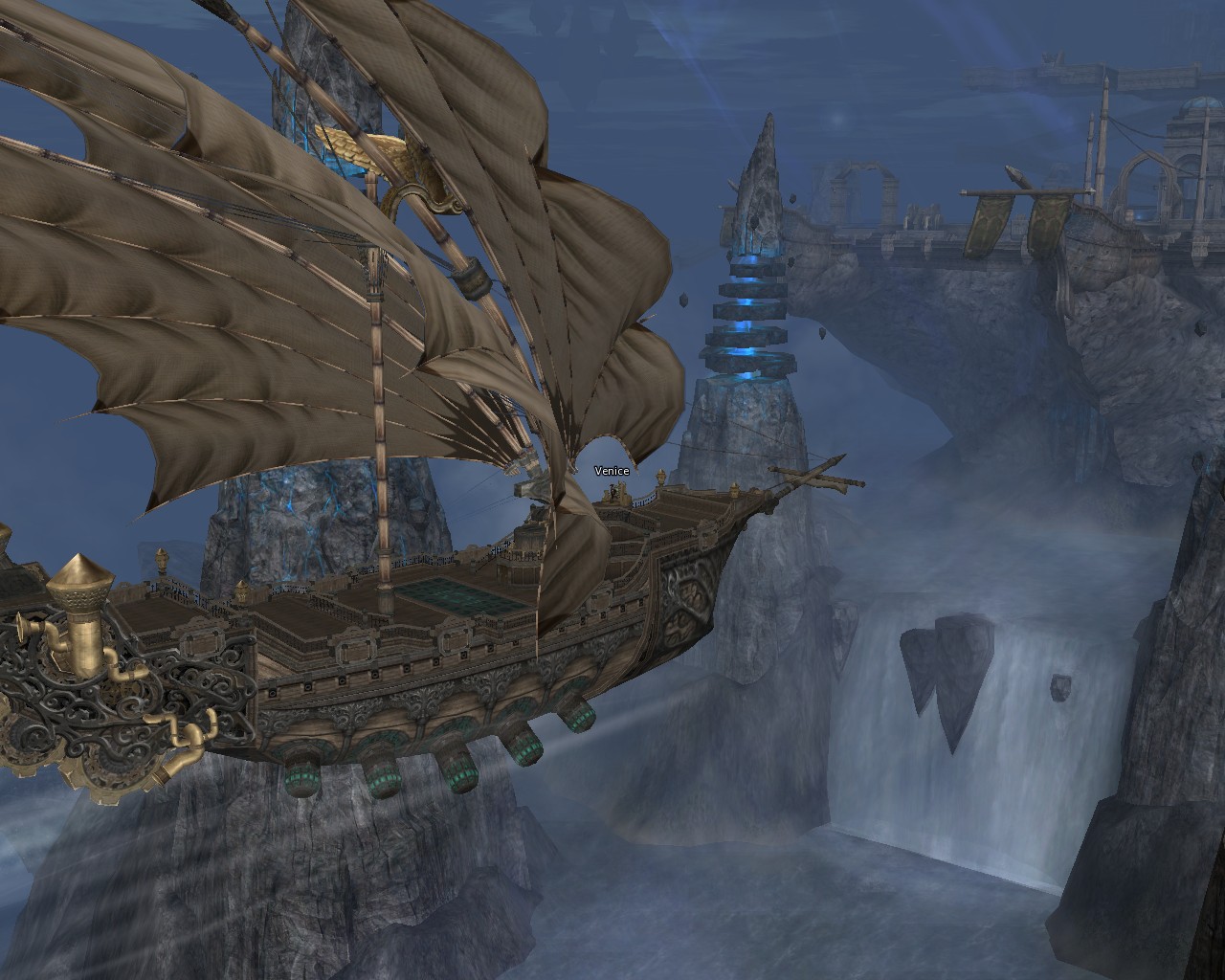Select the Venice player name label
Viewport: 1225px width, 980px height.
tap(612, 471)
